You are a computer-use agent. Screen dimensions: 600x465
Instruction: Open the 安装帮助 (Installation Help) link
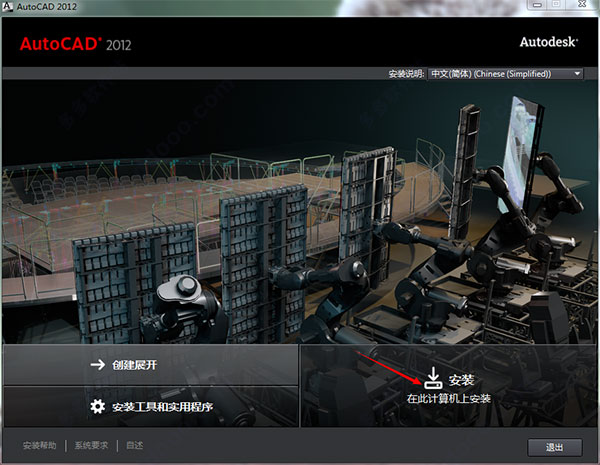[x=39, y=445]
